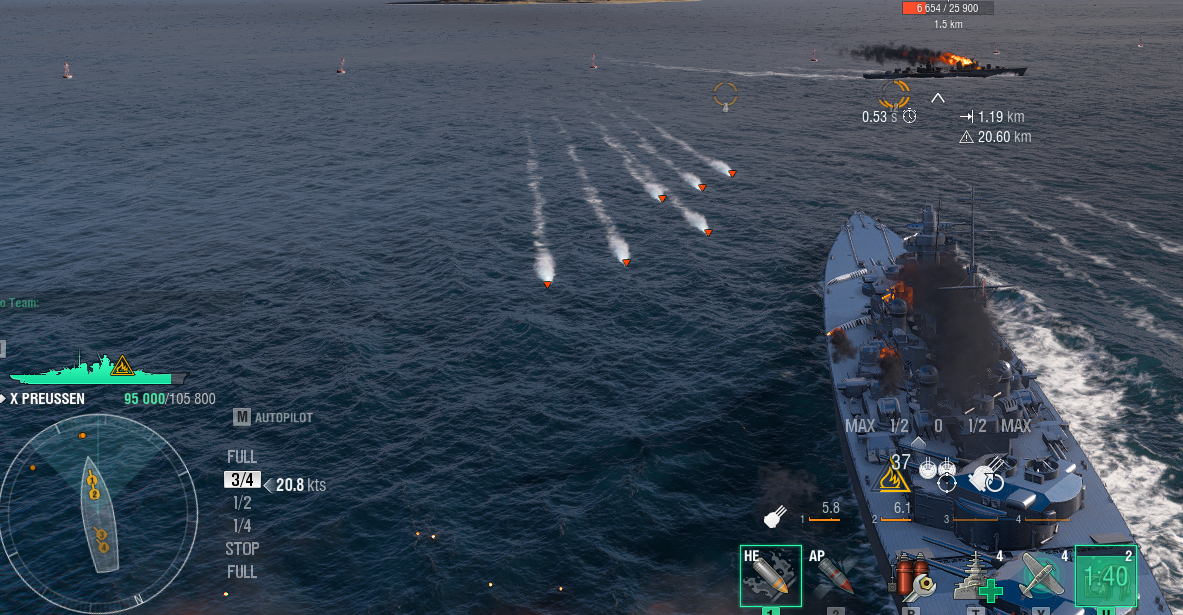Select the HE shell type
Image resolution: width=1183 pixels, height=615 pixels.
point(770,576)
